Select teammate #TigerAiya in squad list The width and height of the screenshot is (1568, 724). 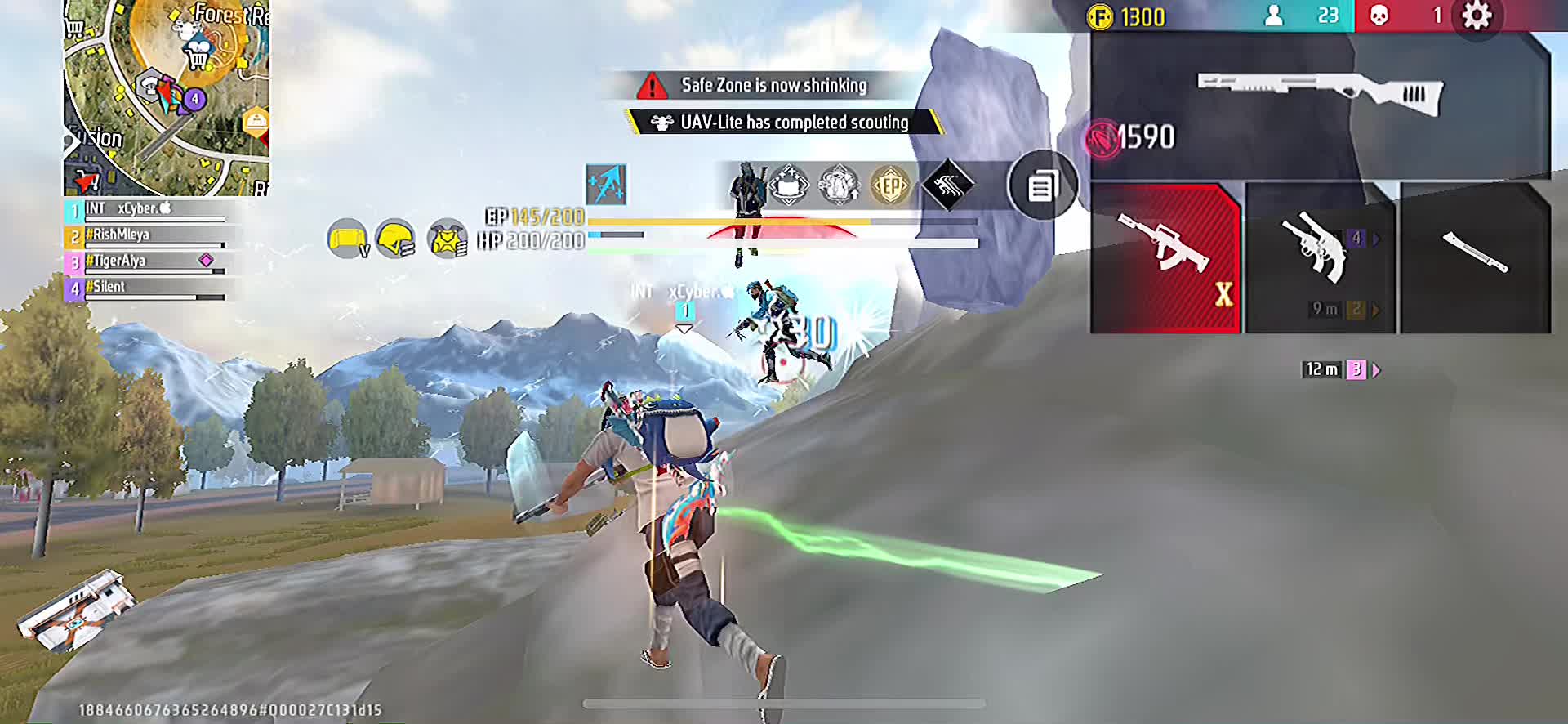click(x=147, y=262)
